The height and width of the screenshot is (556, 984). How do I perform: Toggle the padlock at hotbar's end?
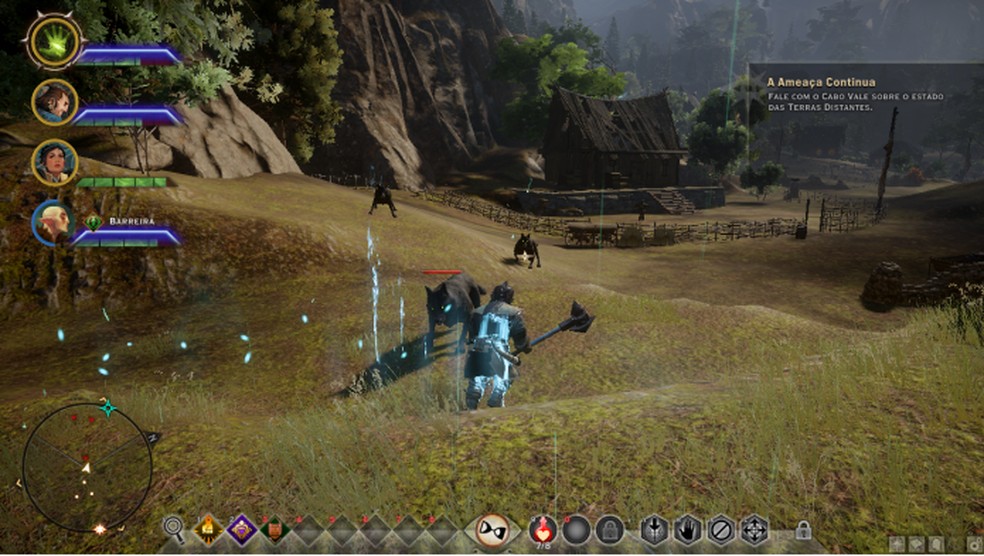pyautogui.click(x=802, y=530)
